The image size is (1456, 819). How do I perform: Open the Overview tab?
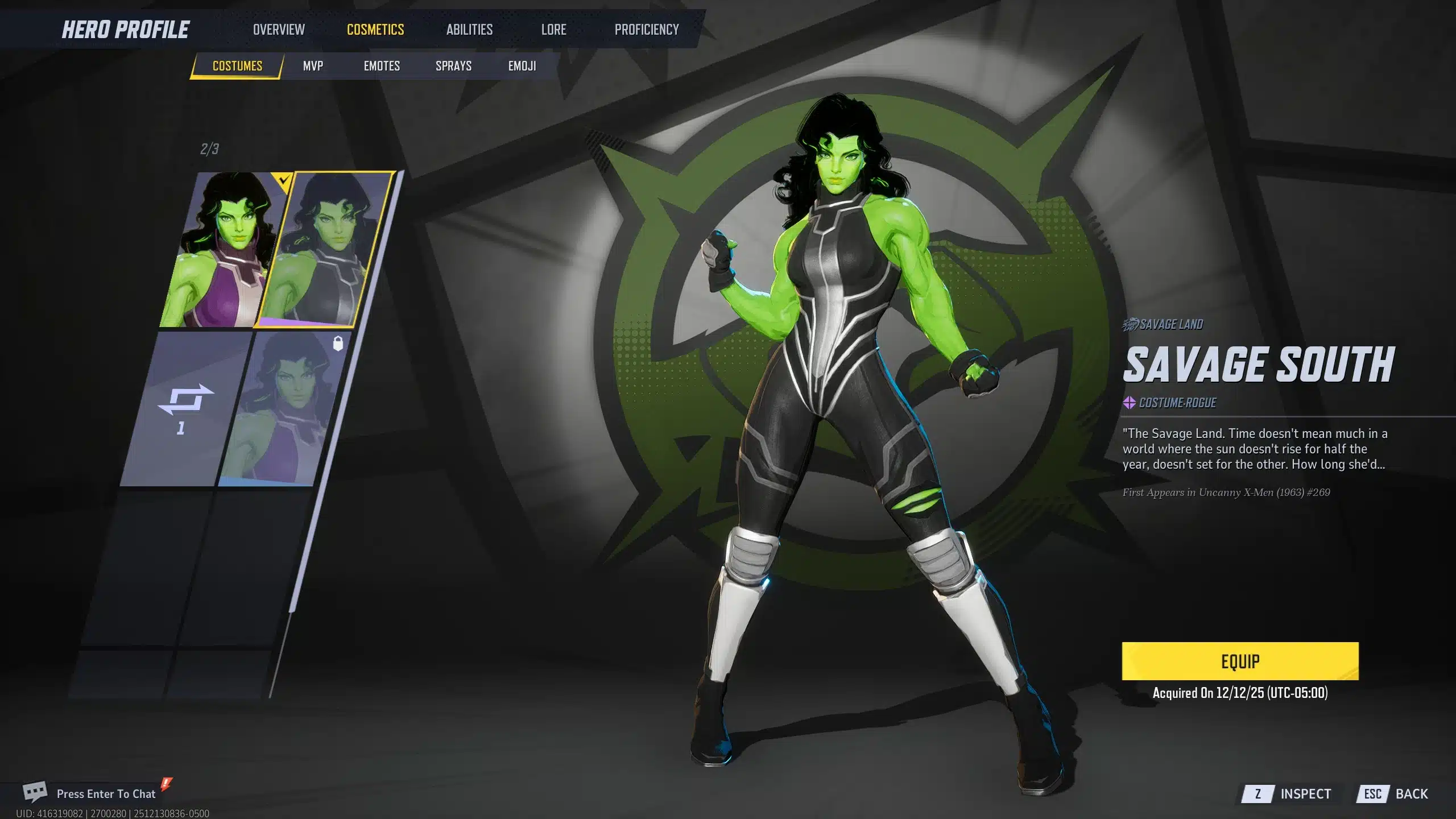pos(279,30)
